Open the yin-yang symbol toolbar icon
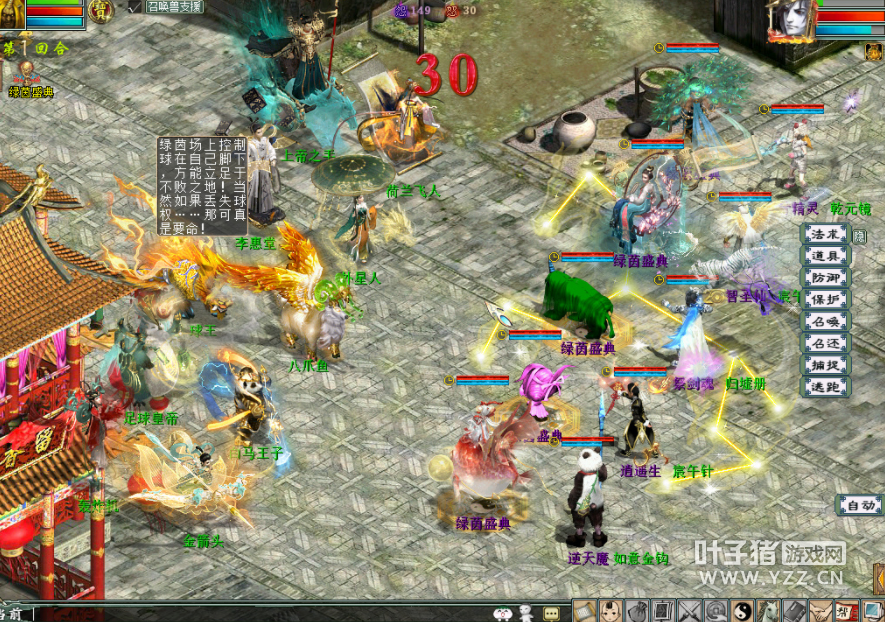 742,610
